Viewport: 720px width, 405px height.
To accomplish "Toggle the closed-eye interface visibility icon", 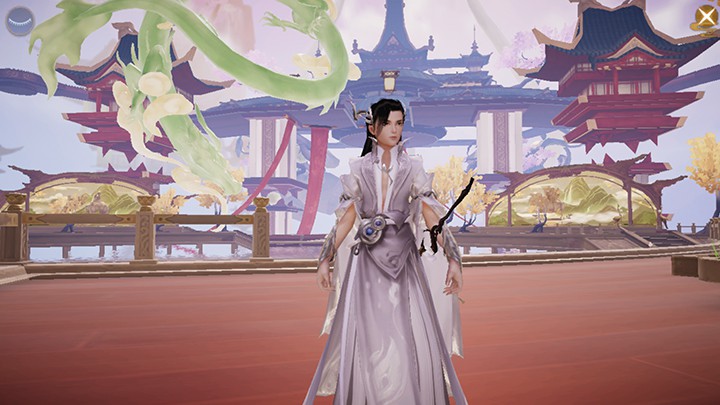I will point(20,21).
